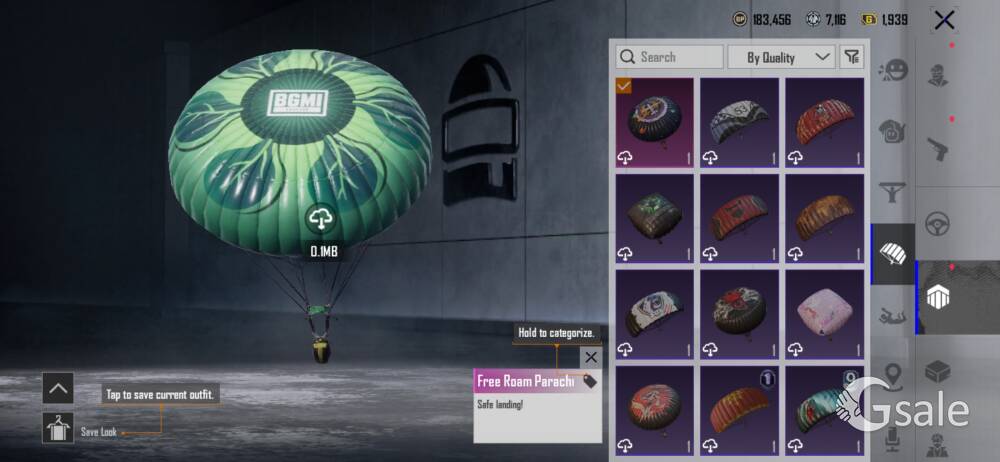Switch to the helmet category tab
The image size is (1000, 462).
(x=892, y=130)
